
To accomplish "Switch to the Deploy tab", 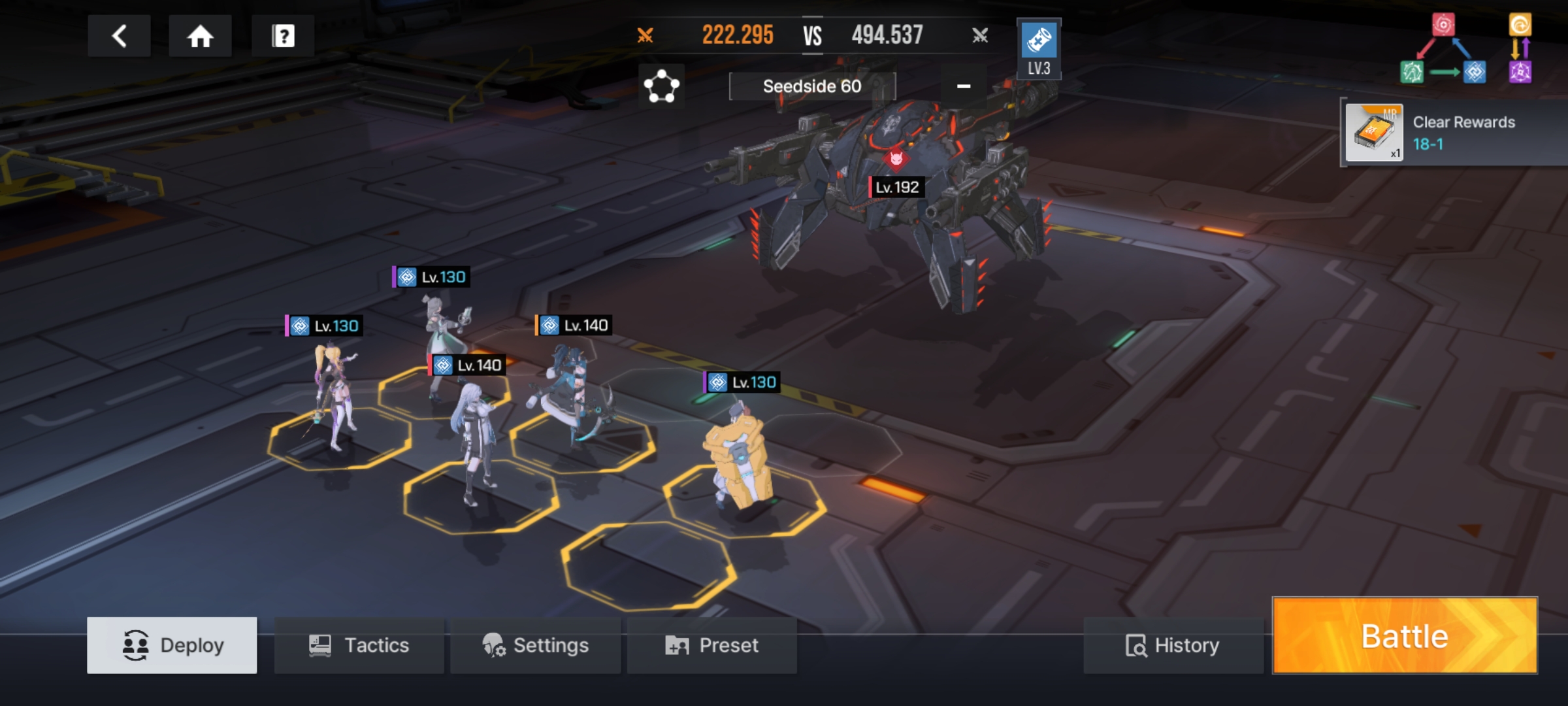I will tap(172, 645).
